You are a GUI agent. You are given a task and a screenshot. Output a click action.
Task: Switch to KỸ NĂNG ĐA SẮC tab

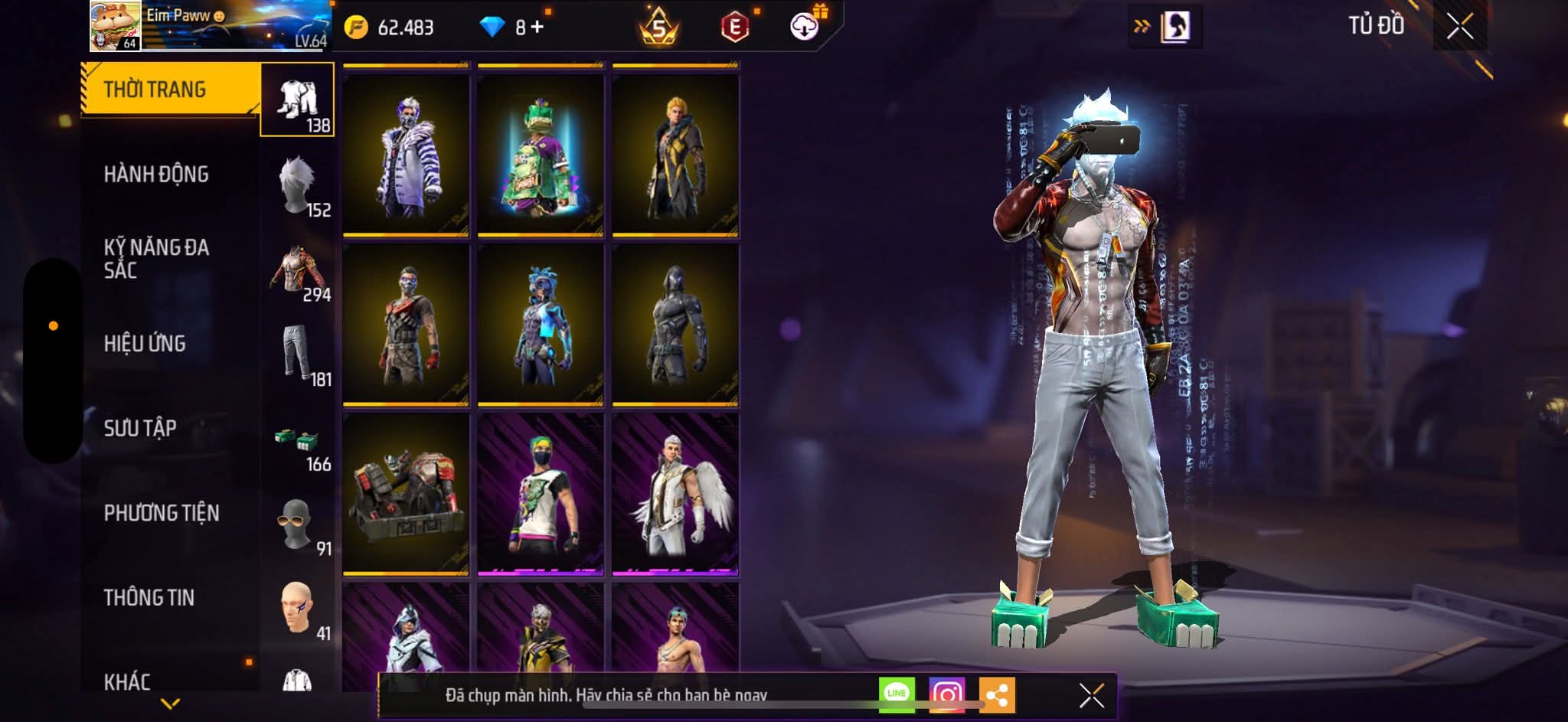coord(156,259)
